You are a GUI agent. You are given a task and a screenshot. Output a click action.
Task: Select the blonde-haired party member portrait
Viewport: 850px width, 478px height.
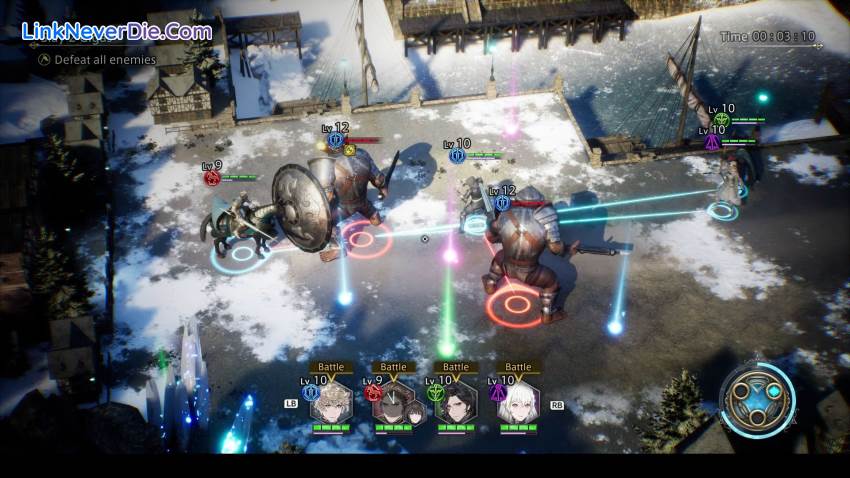click(330, 405)
